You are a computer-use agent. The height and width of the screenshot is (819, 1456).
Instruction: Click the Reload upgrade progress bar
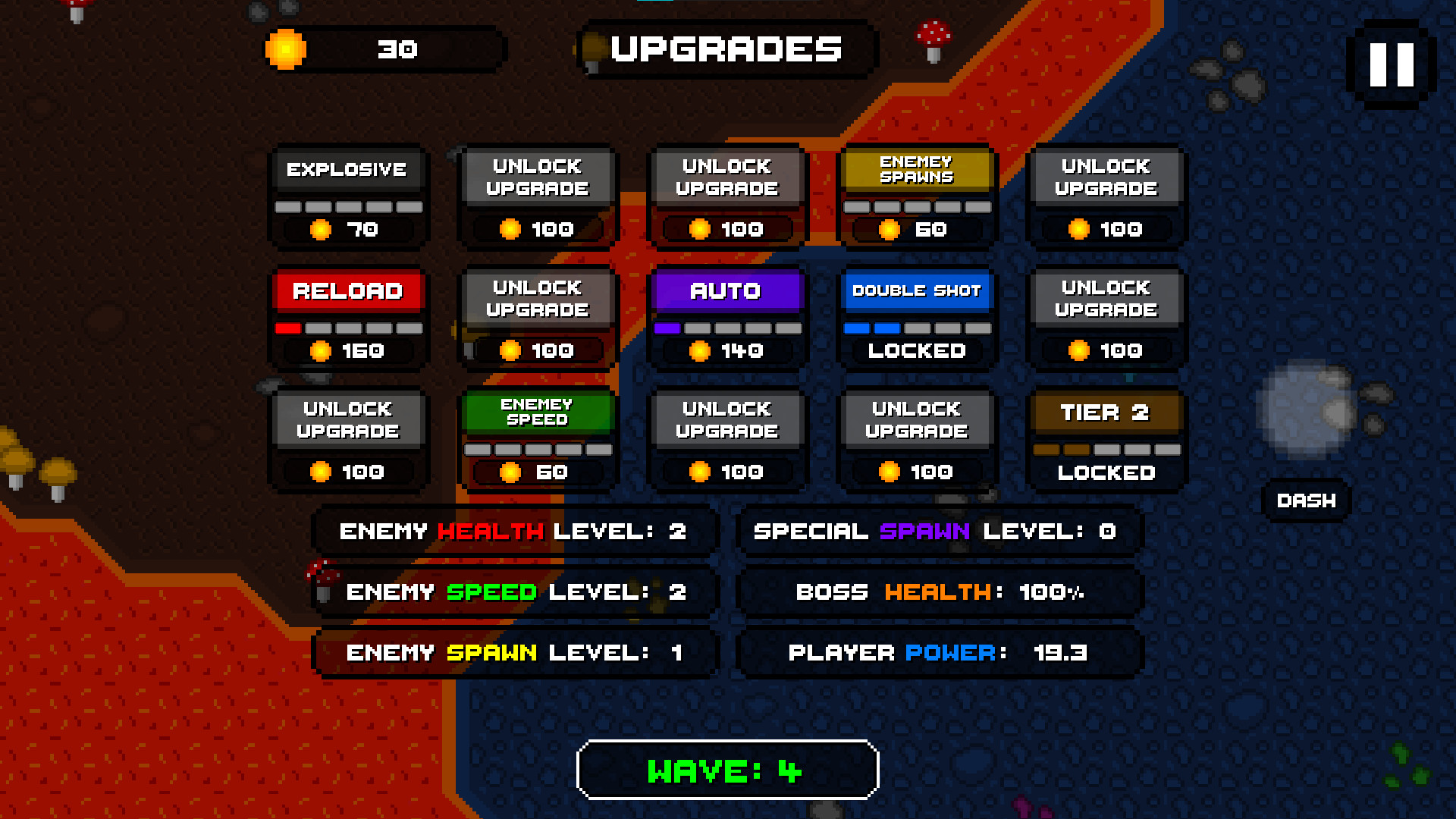(x=347, y=328)
